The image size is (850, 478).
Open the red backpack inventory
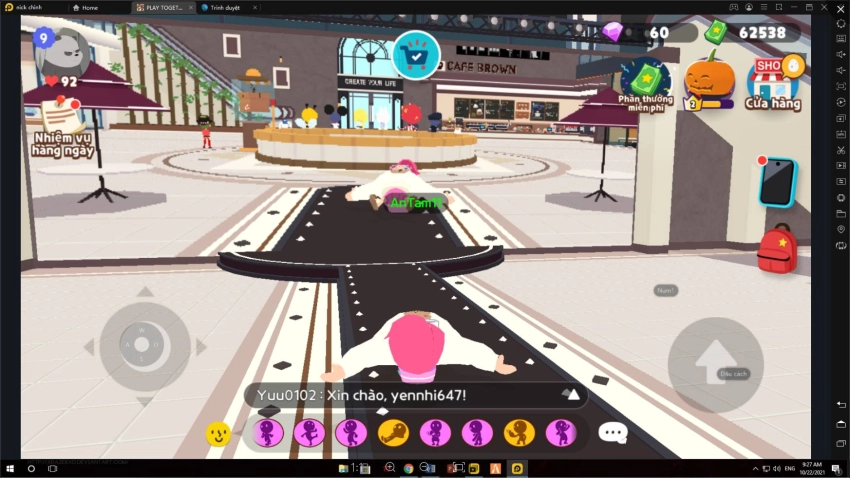point(776,250)
